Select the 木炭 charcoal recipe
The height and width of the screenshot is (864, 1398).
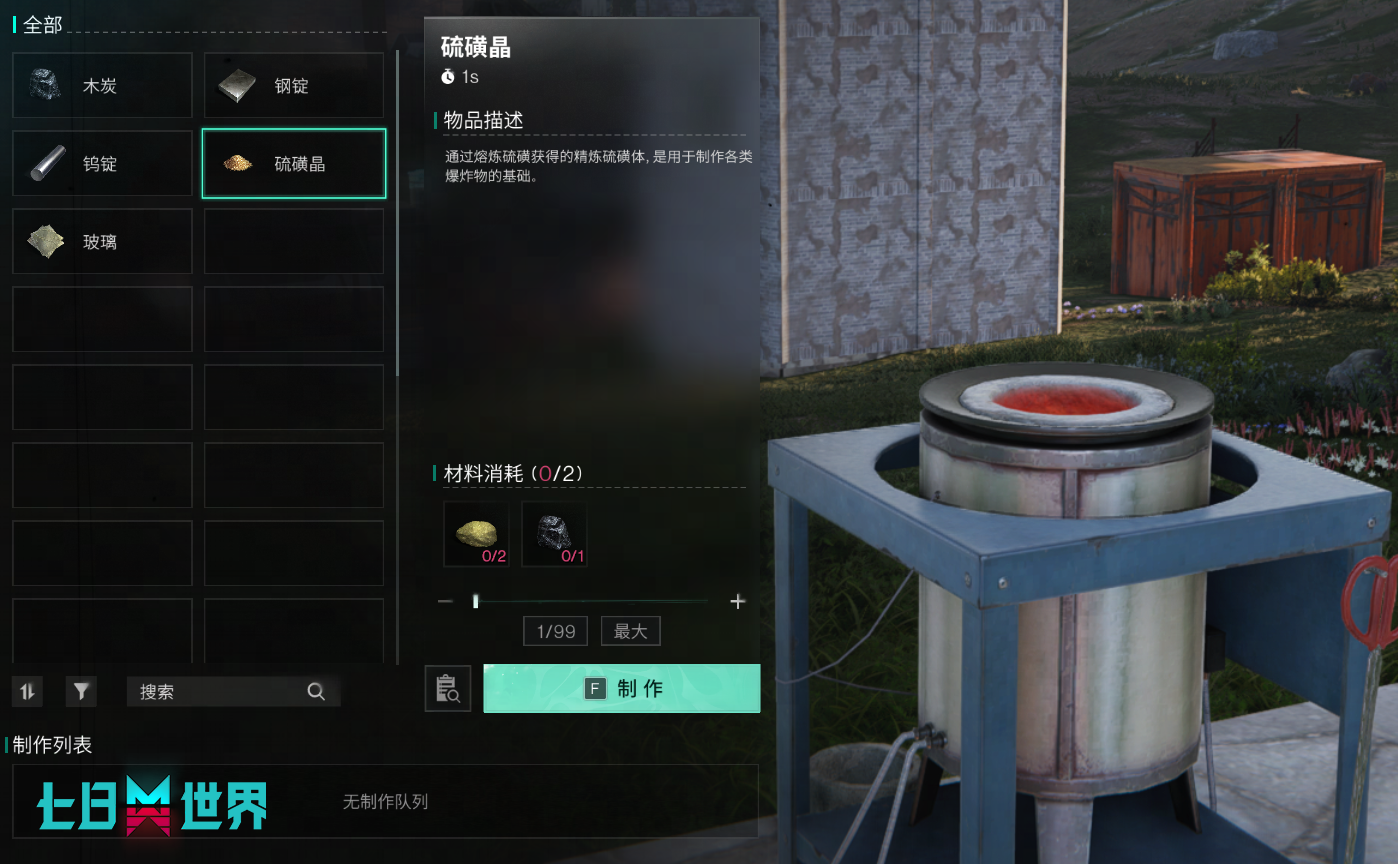pos(102,86)
